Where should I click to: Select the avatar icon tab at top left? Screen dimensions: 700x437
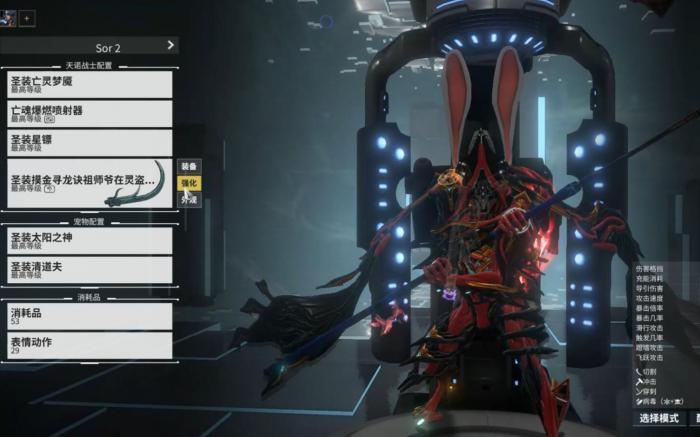point(9,17)
